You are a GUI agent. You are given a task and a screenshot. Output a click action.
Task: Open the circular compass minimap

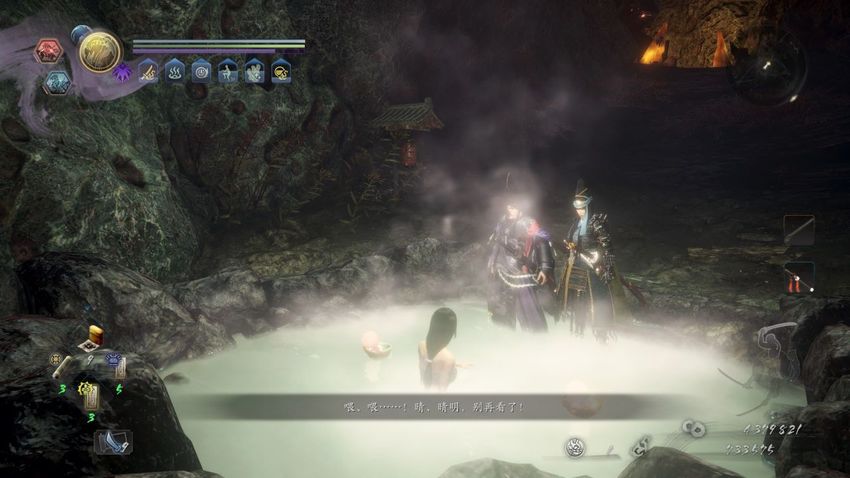point(768,68)
